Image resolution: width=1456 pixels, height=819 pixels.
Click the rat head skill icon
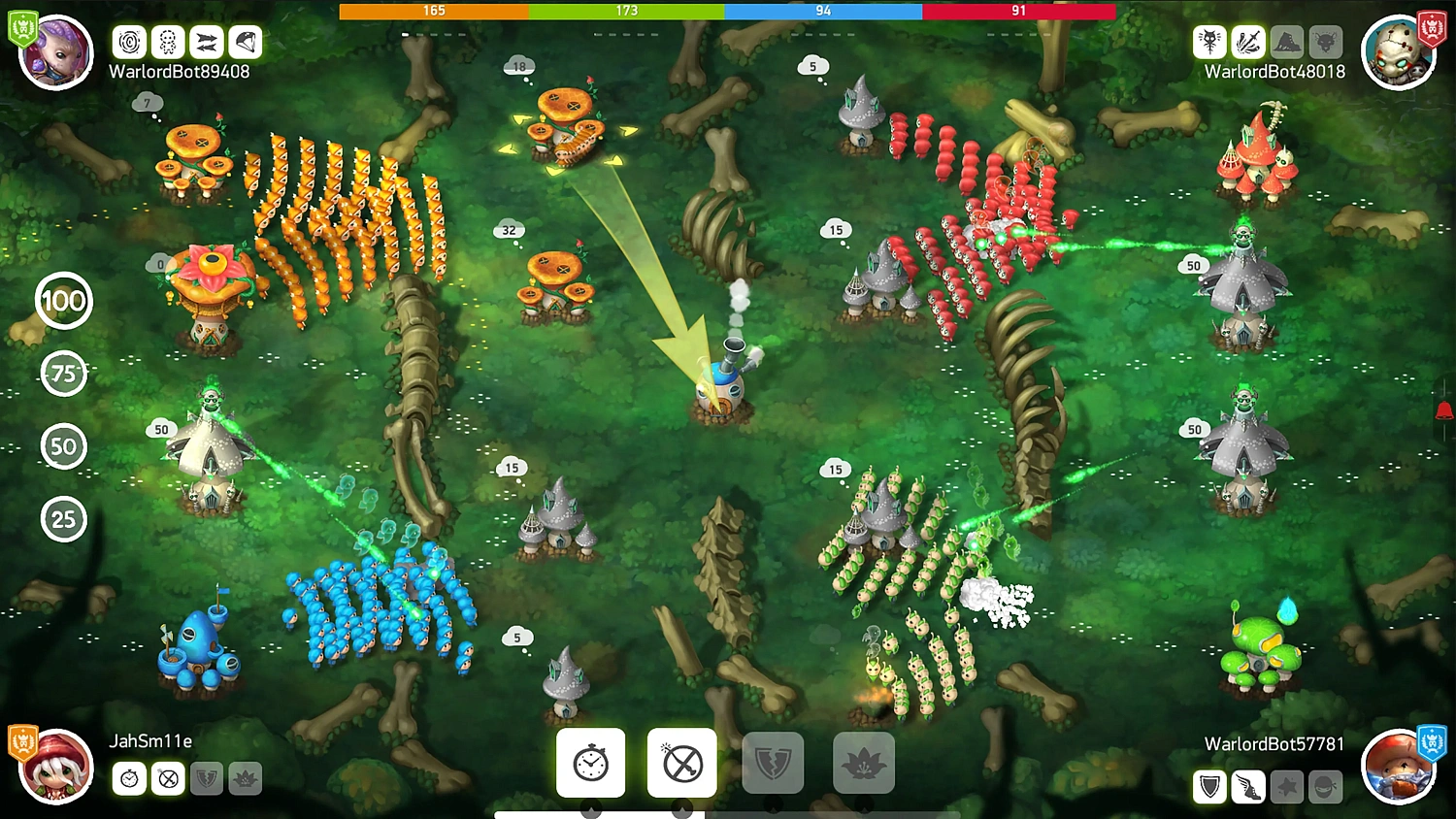(x=1325, y=42)
